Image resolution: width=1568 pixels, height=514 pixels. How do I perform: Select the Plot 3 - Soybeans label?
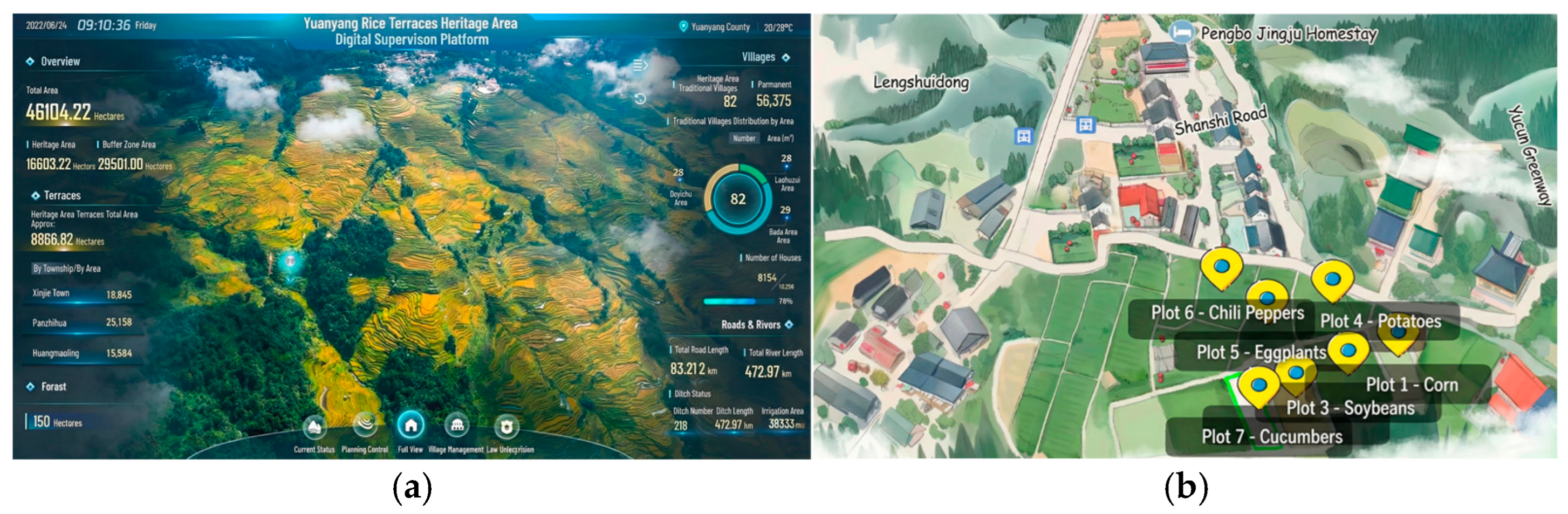[1350, 408]
